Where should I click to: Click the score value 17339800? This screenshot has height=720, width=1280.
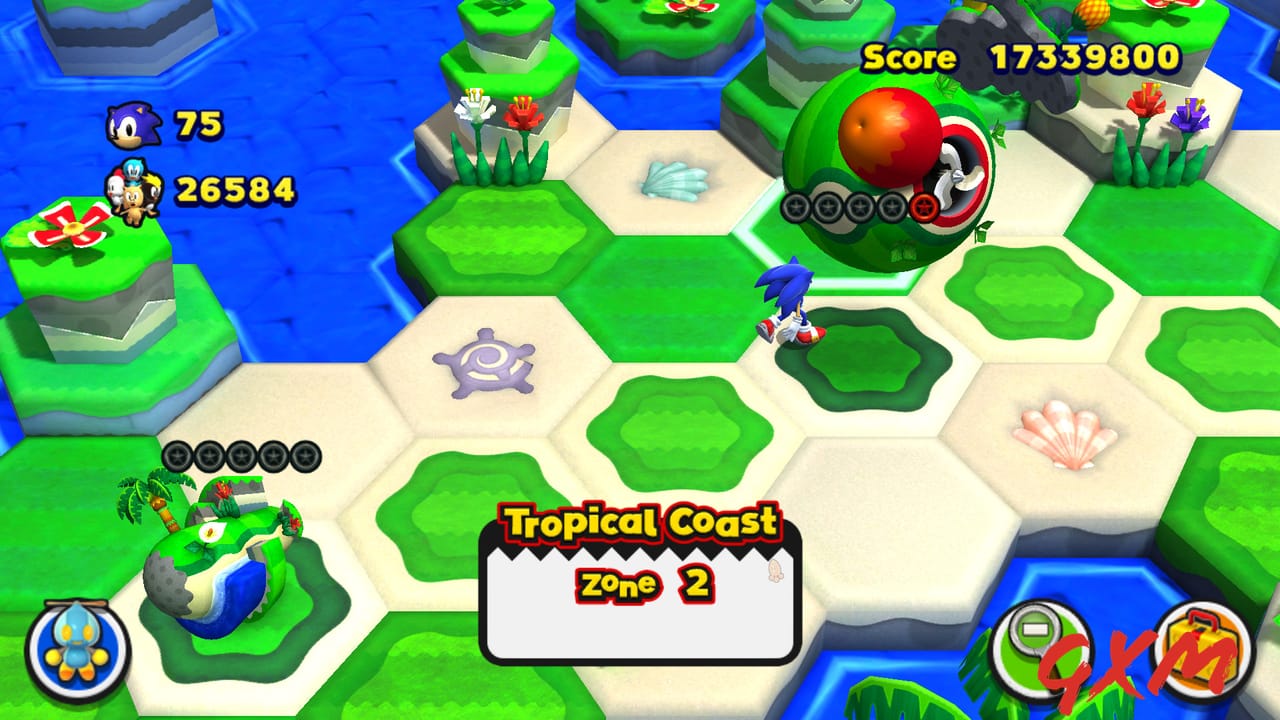point(1085,58)
